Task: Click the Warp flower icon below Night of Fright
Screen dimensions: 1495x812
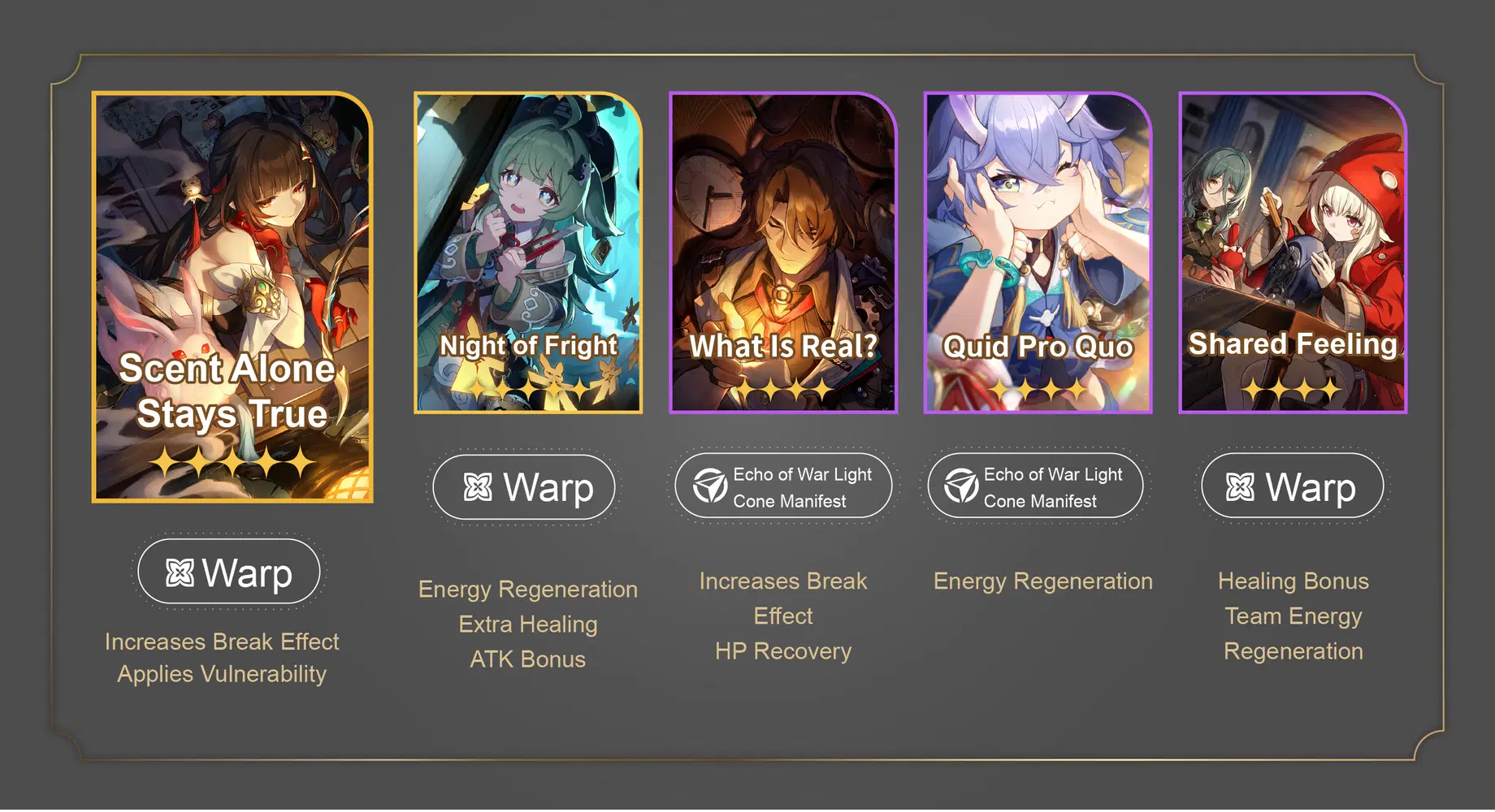Action: click(x=476, y=486)
